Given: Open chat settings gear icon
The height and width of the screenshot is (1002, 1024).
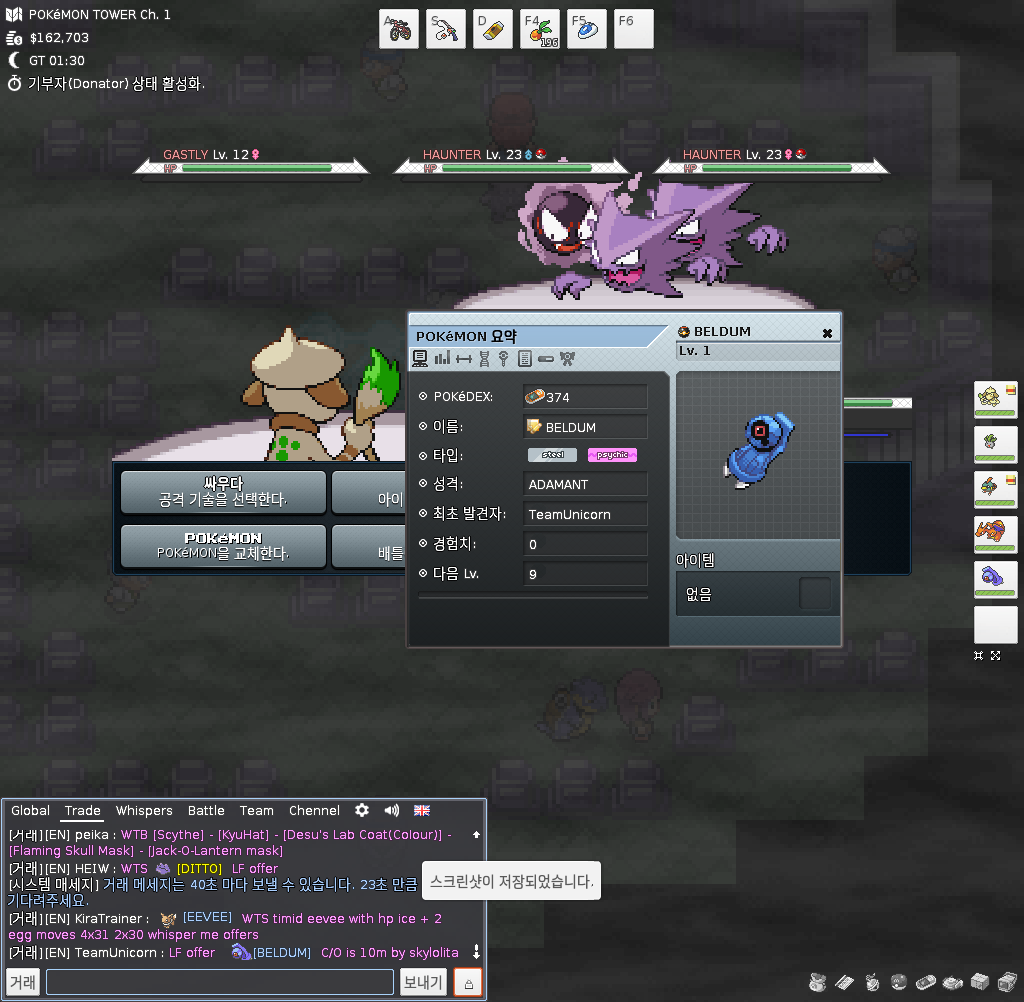Looking at the screenshot, I should coord(362,810).
